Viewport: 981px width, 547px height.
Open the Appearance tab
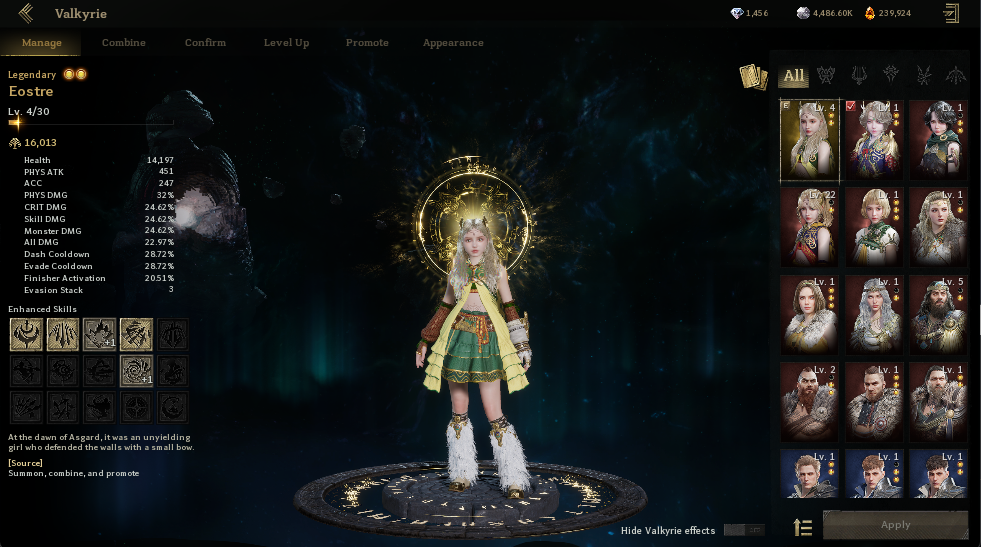click(453, 43)
